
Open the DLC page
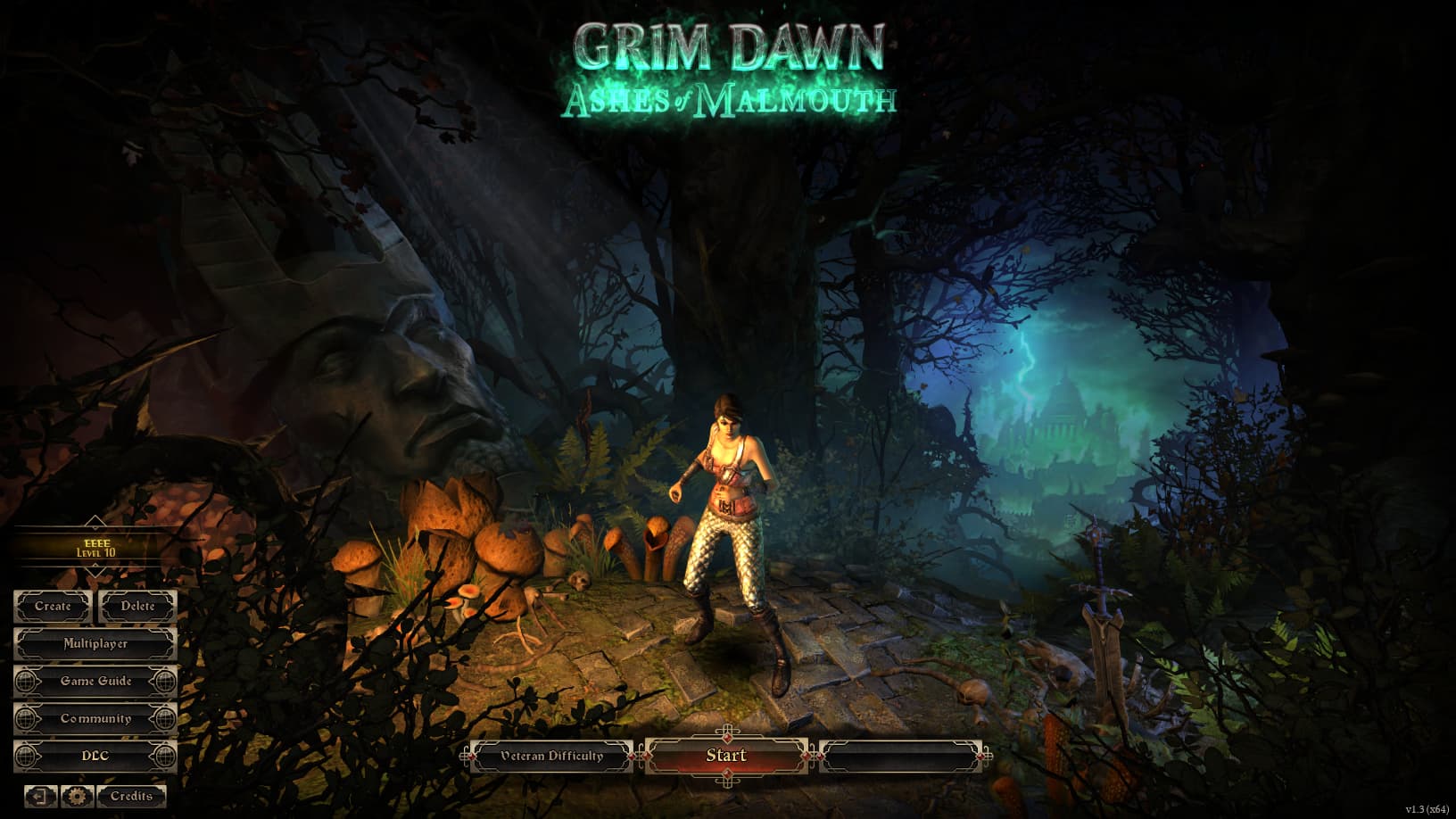point(95,757)
